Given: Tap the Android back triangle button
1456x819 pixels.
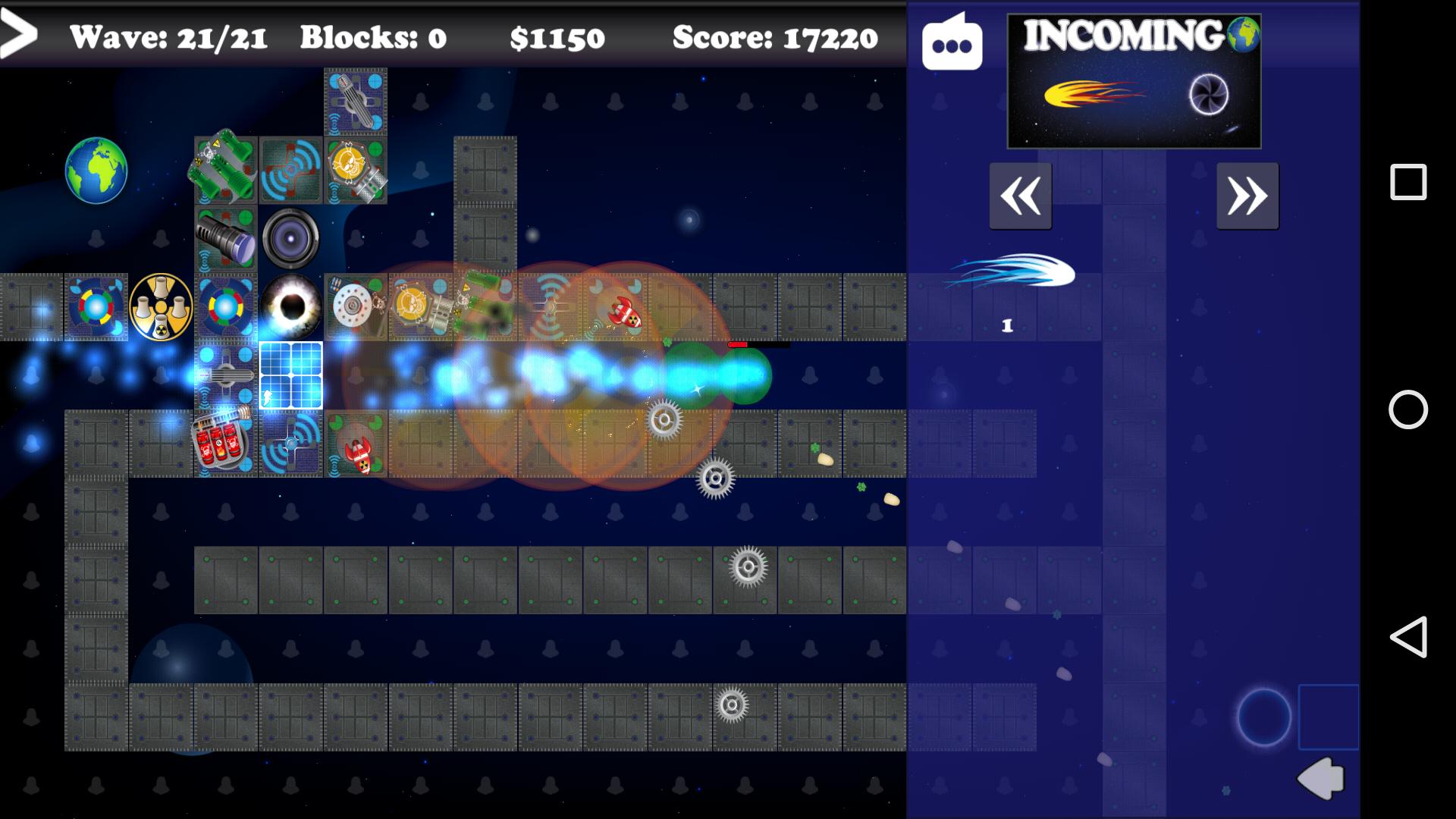Looking at the screenshot, I should point(1407,636).
